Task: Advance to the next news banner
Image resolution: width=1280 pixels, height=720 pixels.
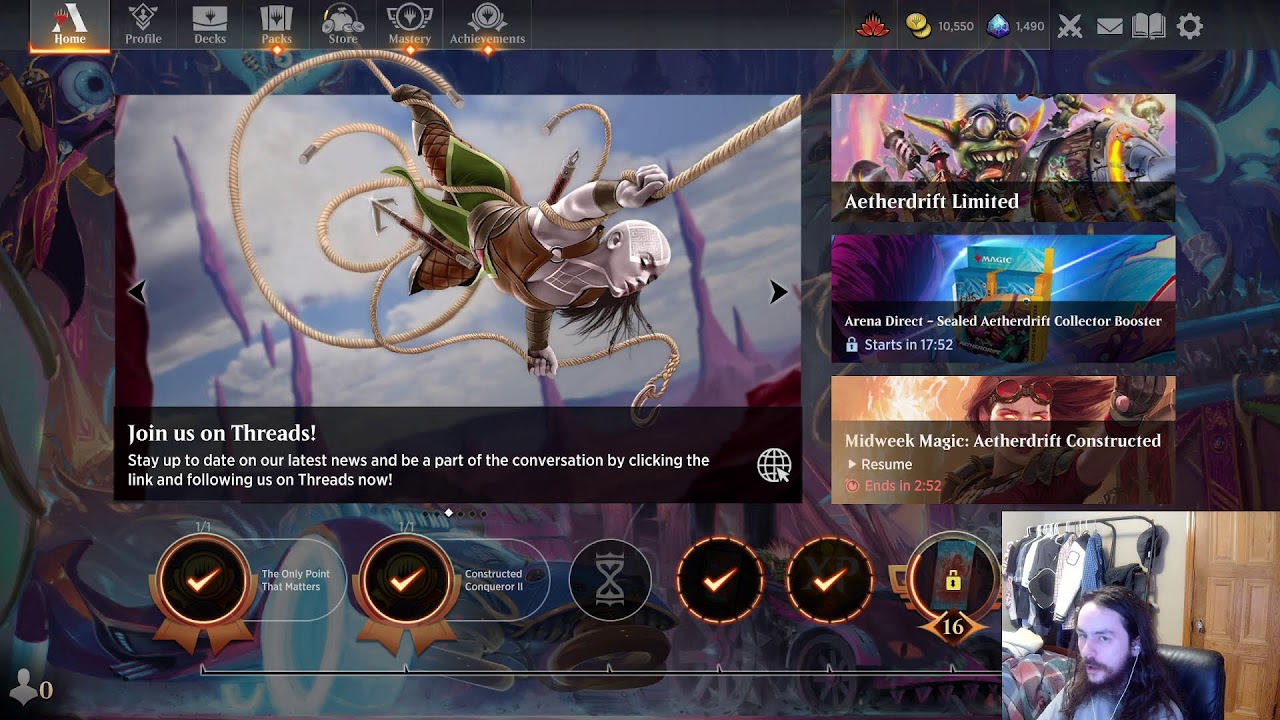Action: pos(778,292)
